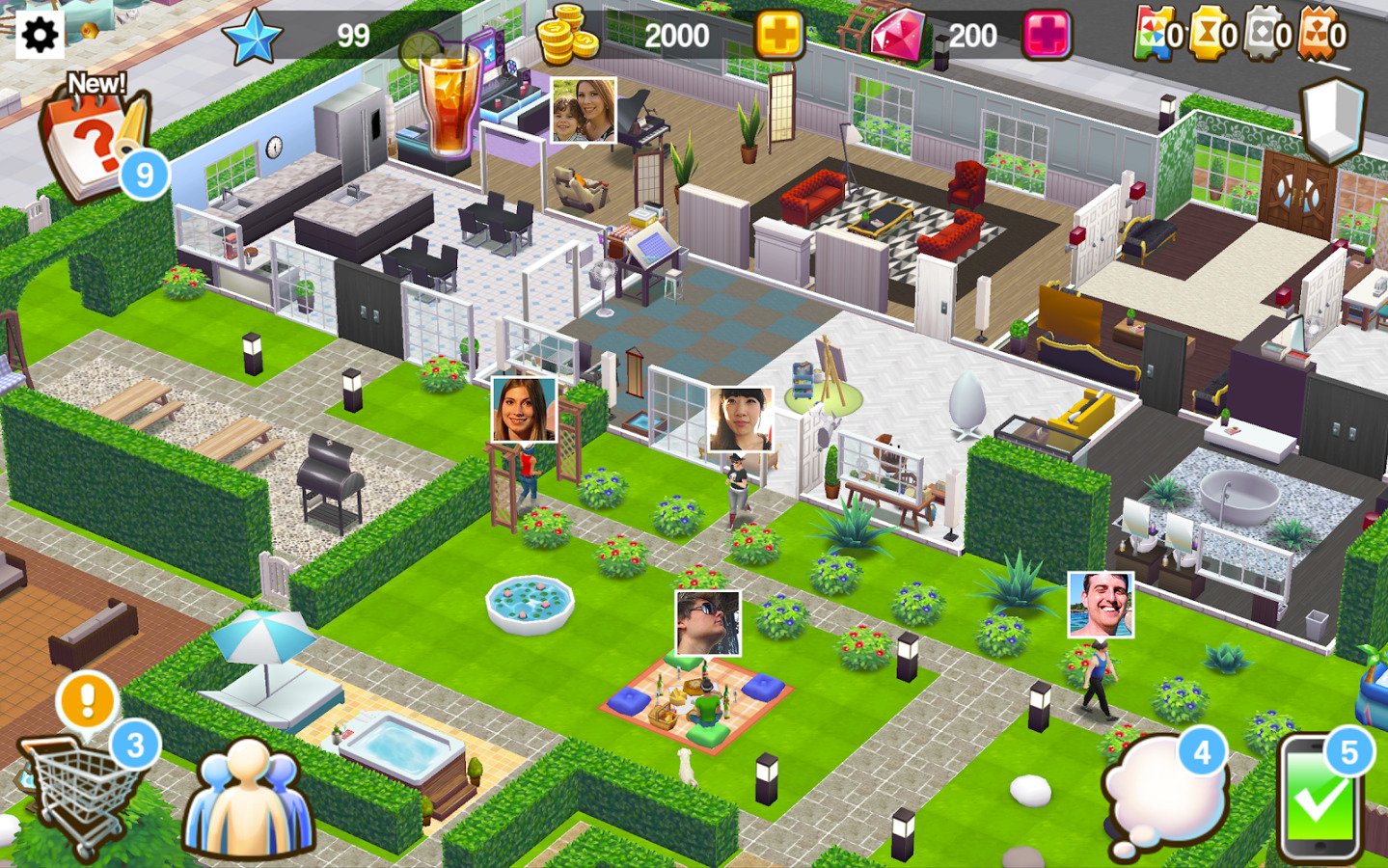The width and height of the screenshot is (1388, 868).
Task: Select the smiling man portrait
Action: point(1101,604)
